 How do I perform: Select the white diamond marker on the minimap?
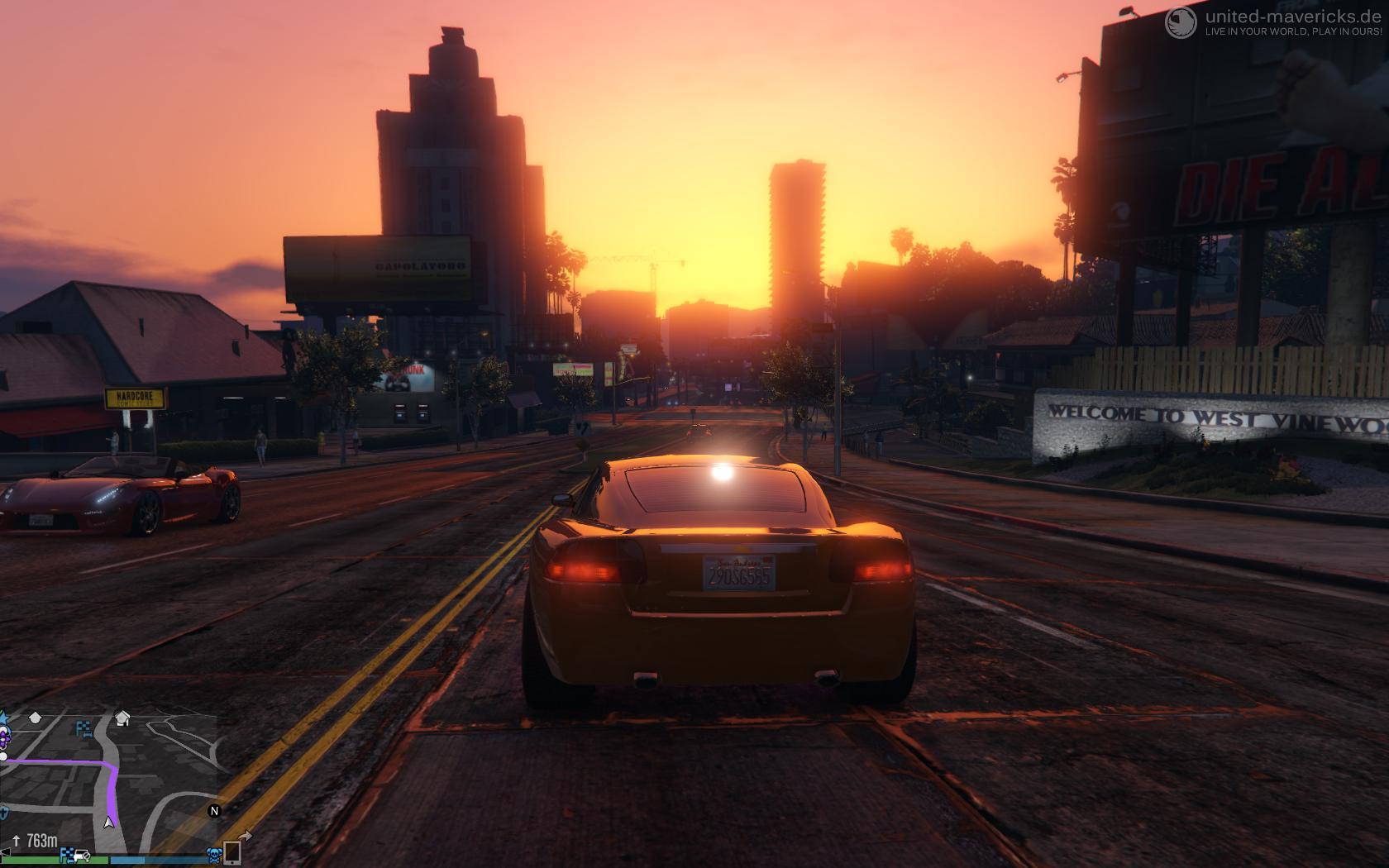click(x=35, y=718)
